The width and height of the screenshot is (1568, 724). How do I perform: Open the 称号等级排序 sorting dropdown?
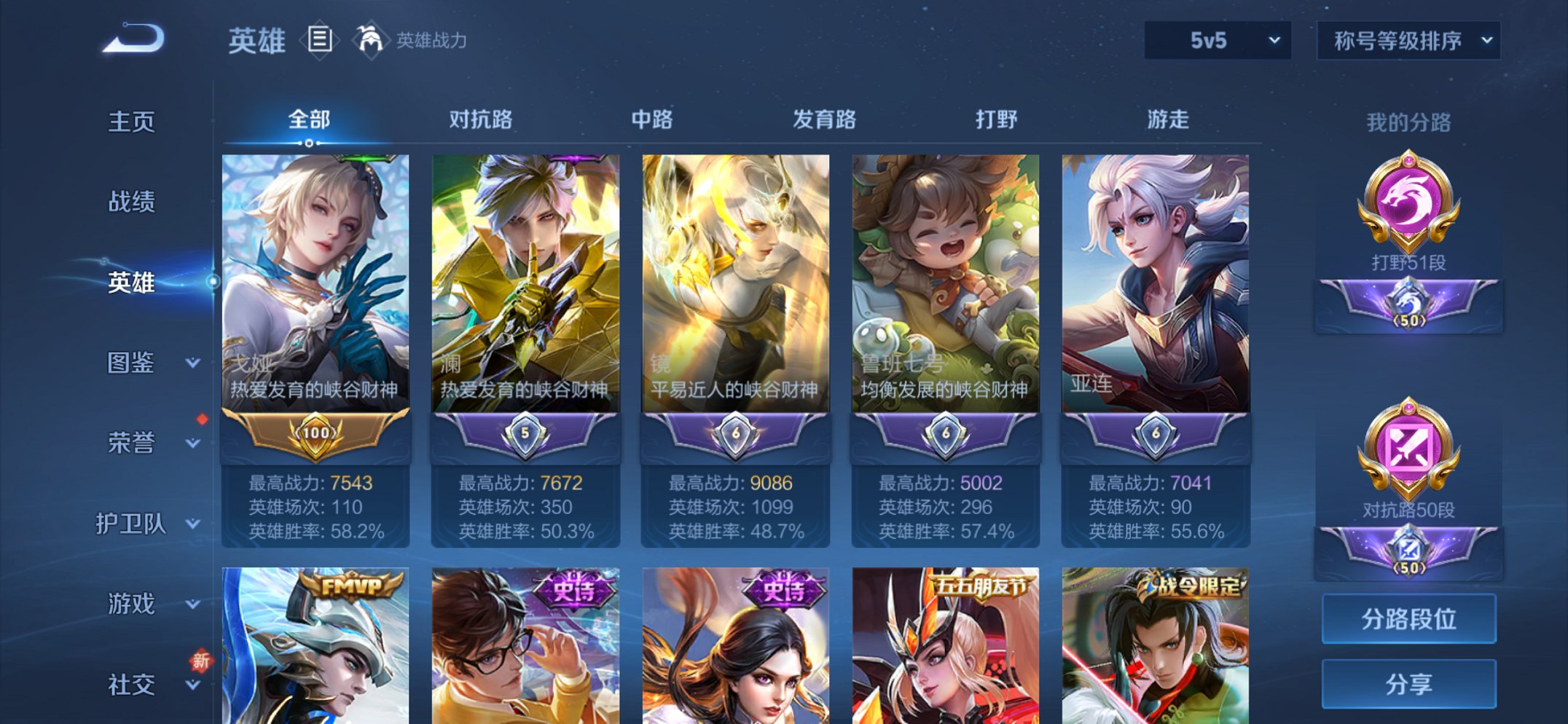click(x=1406, y=42)
